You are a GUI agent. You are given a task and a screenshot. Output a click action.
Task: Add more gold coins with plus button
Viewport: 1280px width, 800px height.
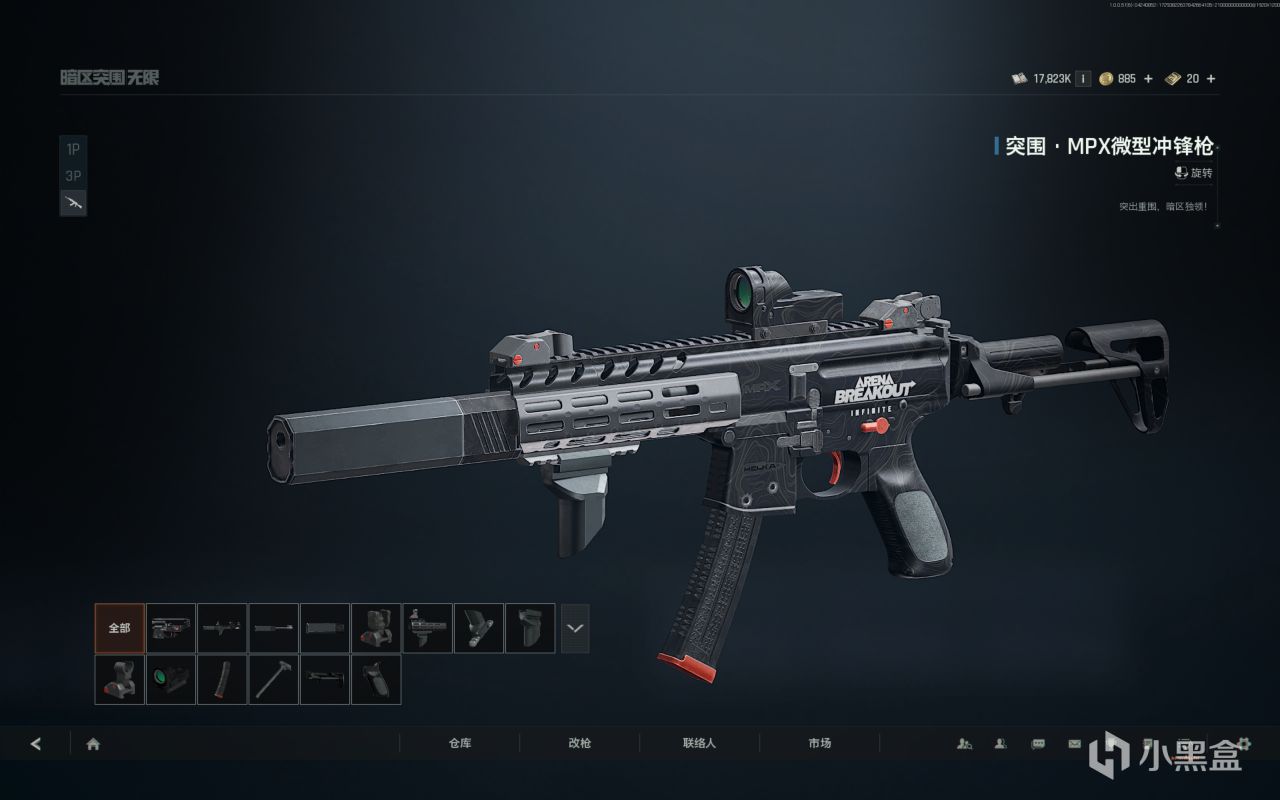tap(1148, 79)
